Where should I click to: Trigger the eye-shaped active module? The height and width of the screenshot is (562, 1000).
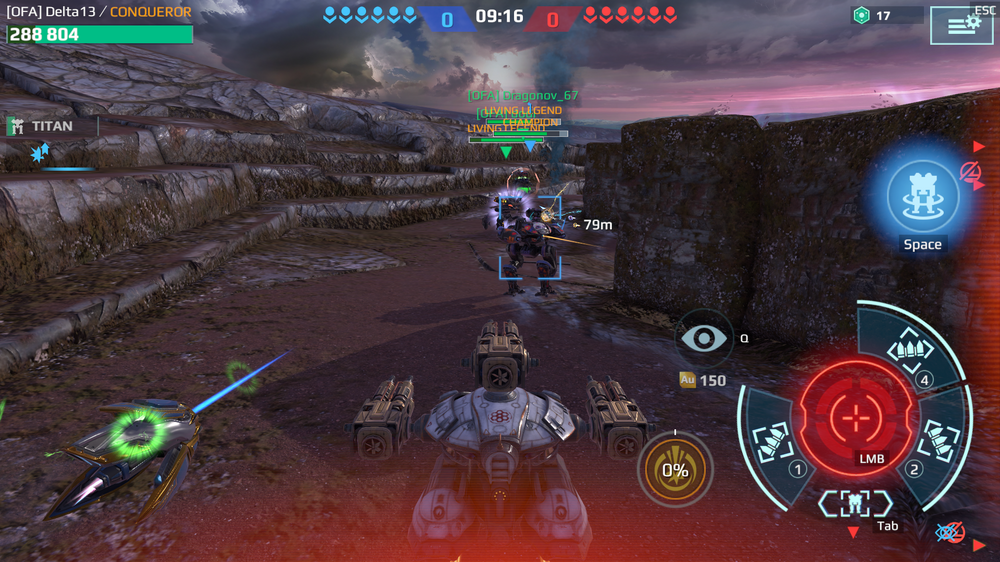click(x=704, y=338)
